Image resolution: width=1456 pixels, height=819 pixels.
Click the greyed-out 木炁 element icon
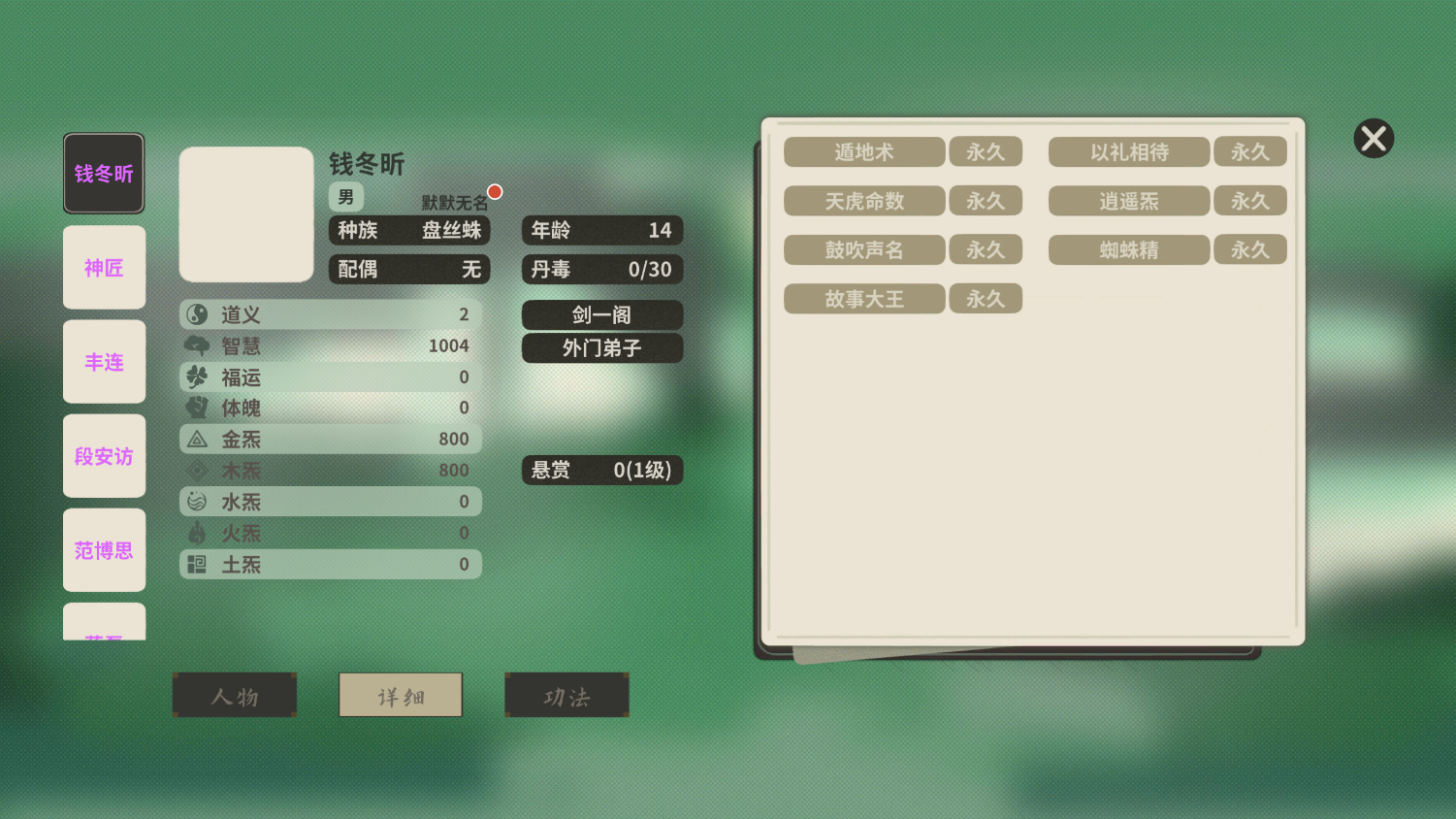click(197, 470)
